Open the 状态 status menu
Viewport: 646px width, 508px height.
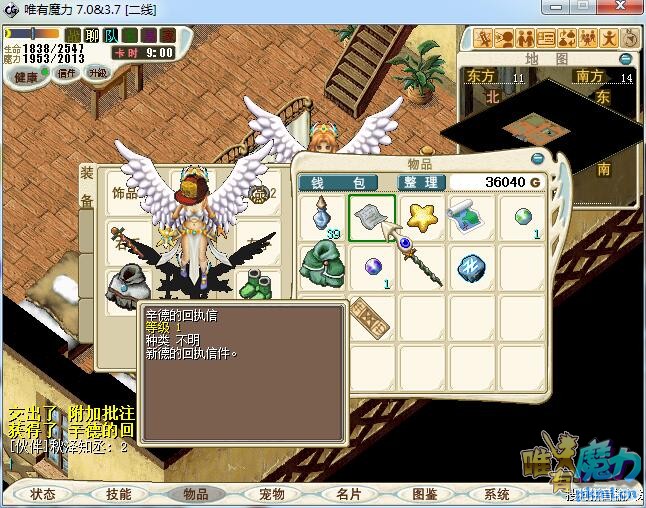tap(43, 494)
